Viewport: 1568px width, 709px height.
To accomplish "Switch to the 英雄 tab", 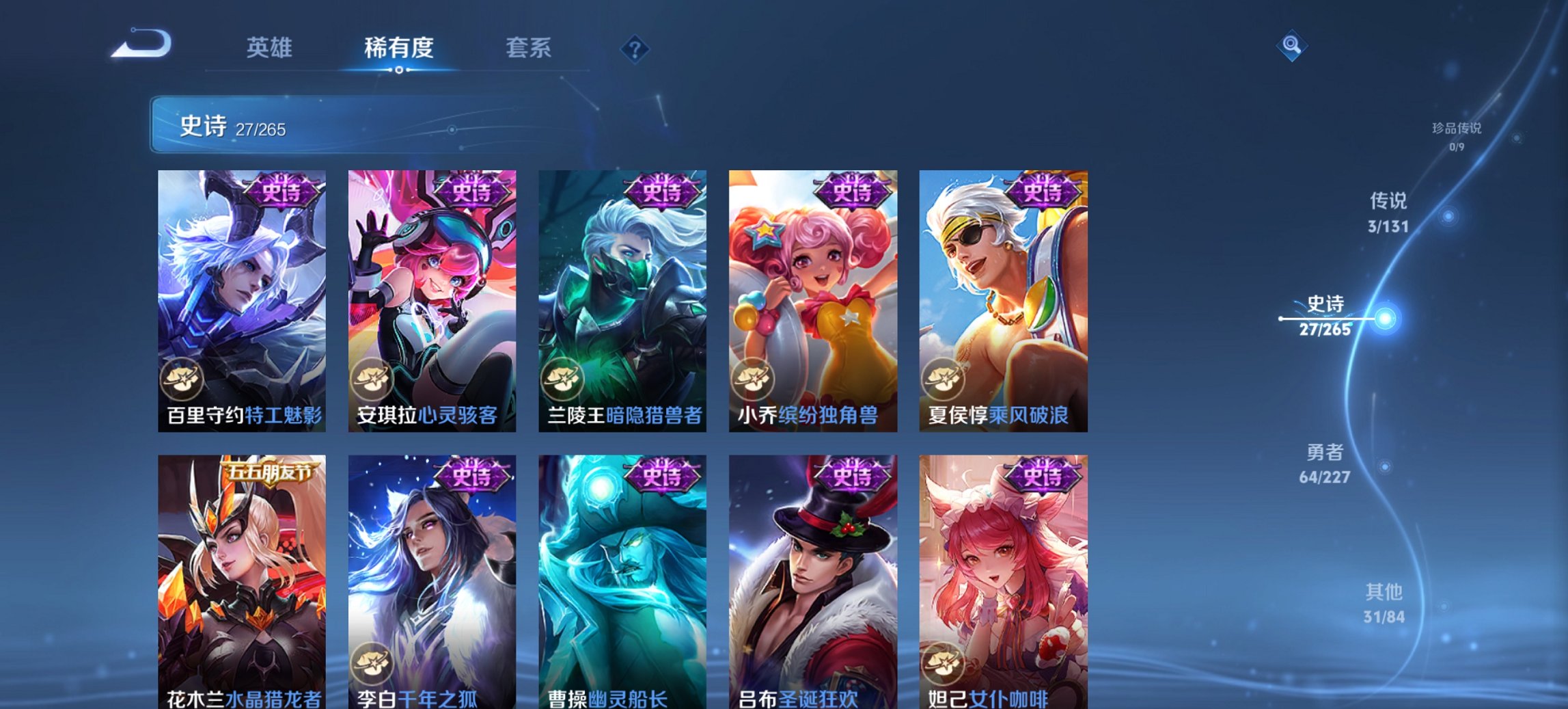I will coord(270,48).
